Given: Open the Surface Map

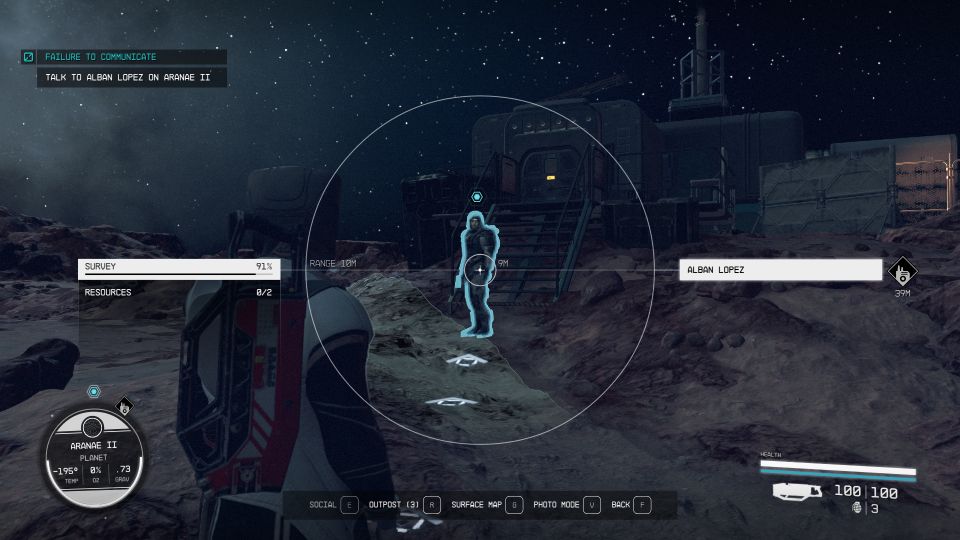Looking at the screenshot, I should coord(486,505).
